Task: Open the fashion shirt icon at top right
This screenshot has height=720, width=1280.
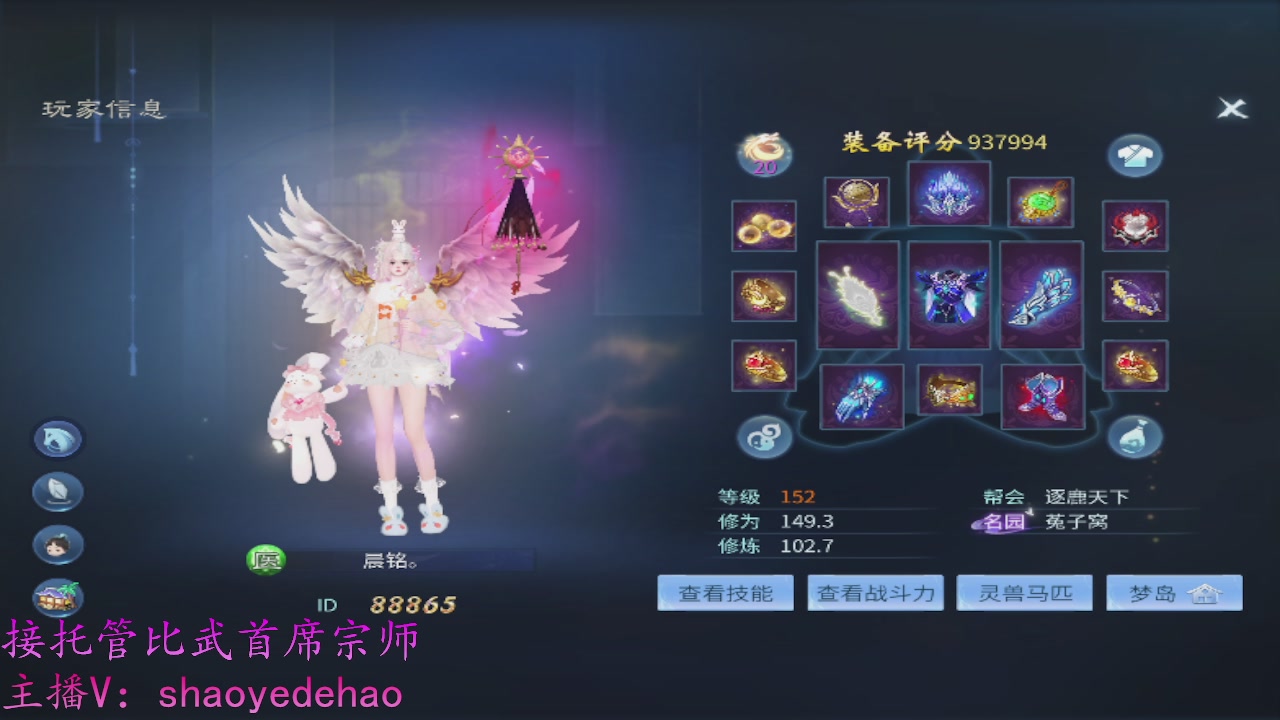Action: tap(1135, 155)
